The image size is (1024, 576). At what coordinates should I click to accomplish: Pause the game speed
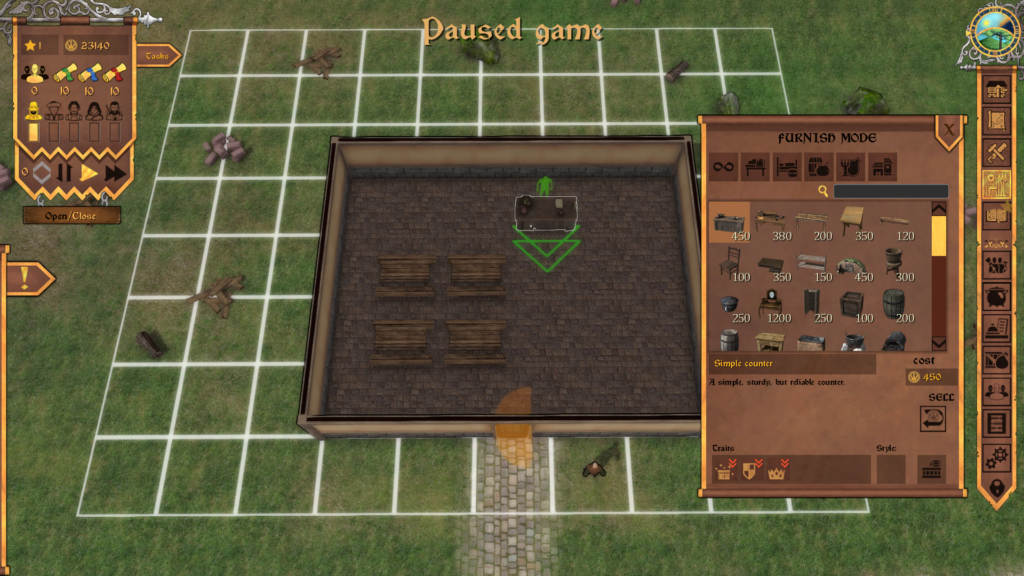click(65, 173)
